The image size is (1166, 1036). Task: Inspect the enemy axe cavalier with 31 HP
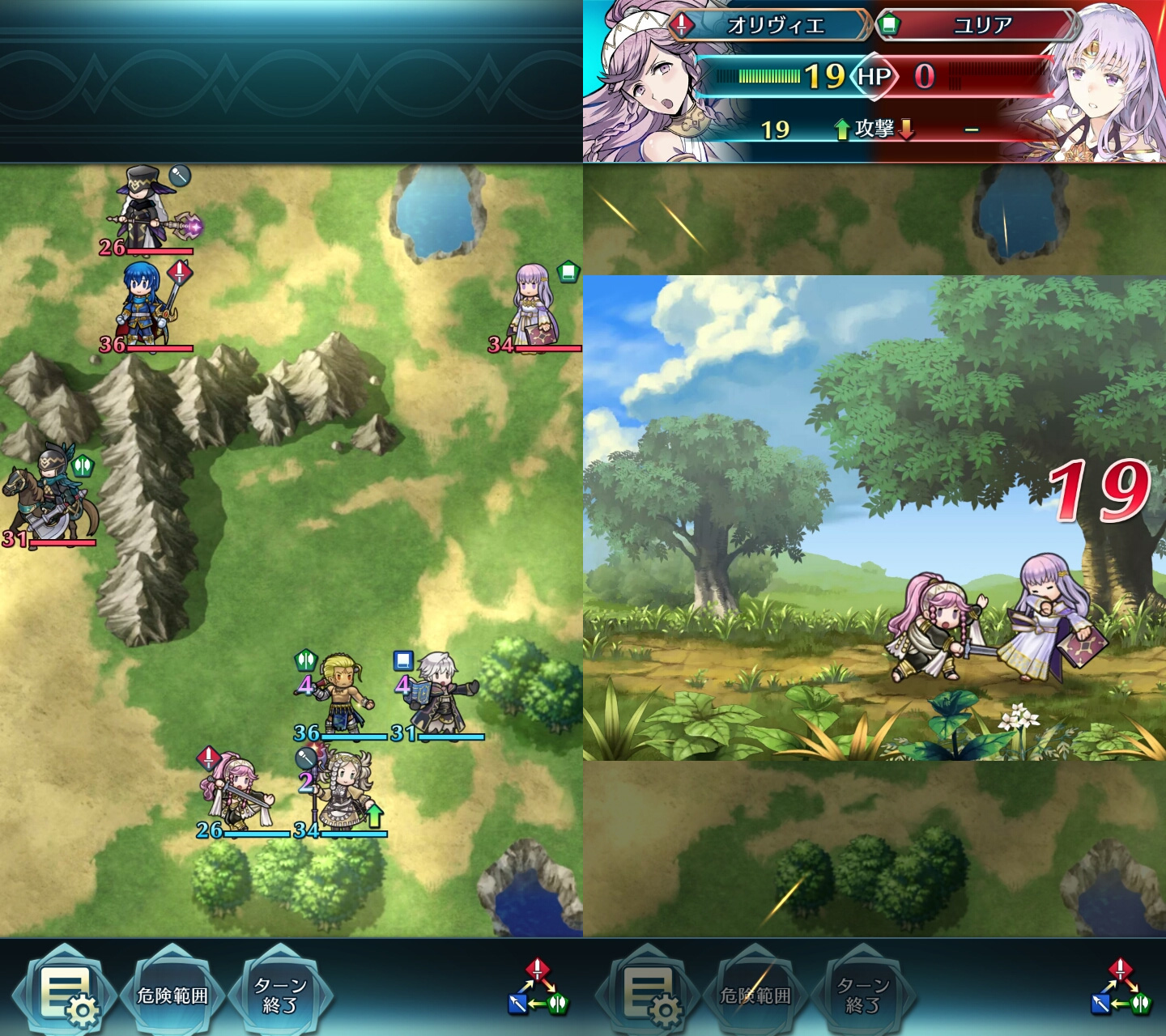[50, 498]
